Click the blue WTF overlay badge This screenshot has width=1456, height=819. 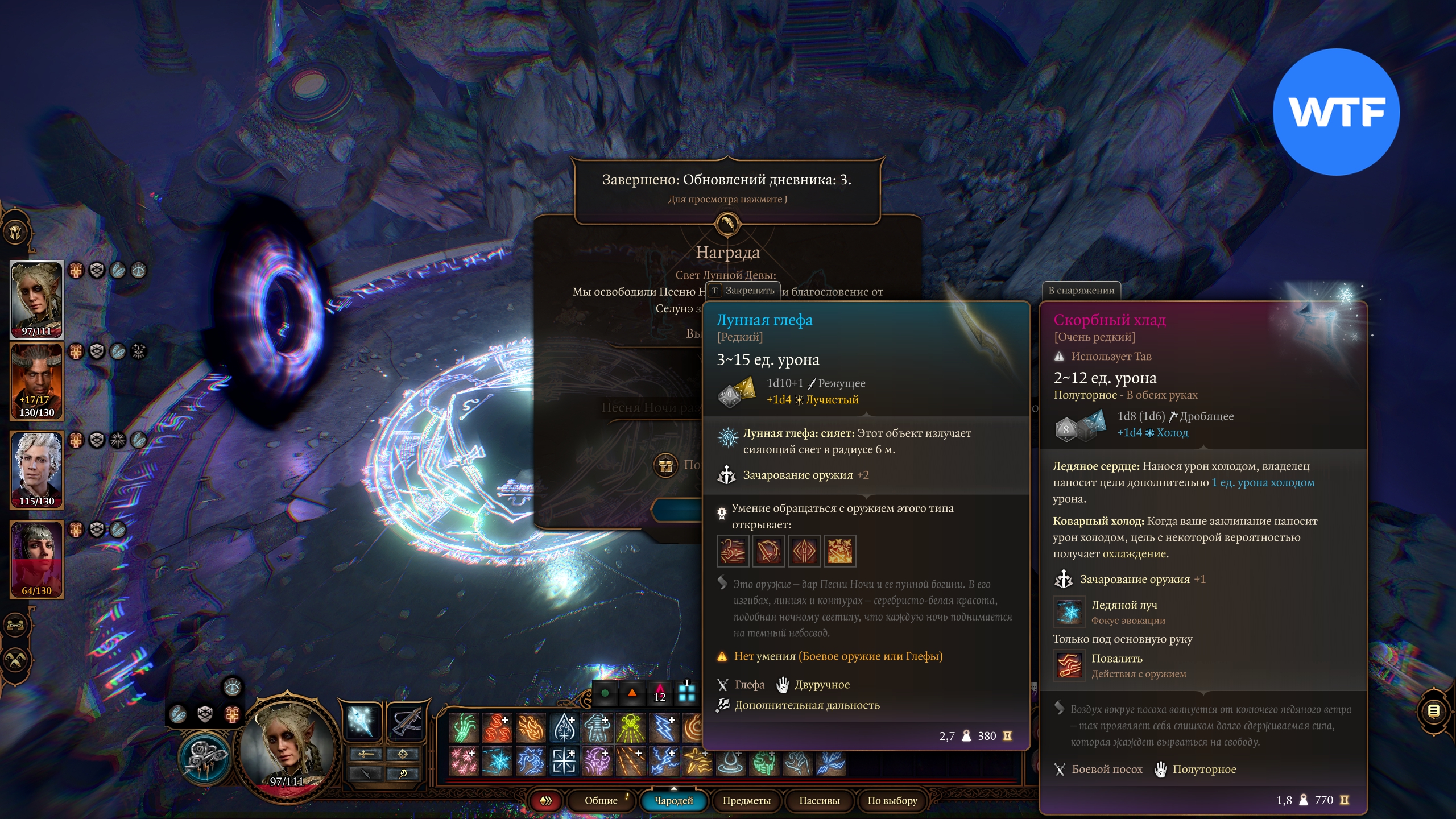point(1336,112)
